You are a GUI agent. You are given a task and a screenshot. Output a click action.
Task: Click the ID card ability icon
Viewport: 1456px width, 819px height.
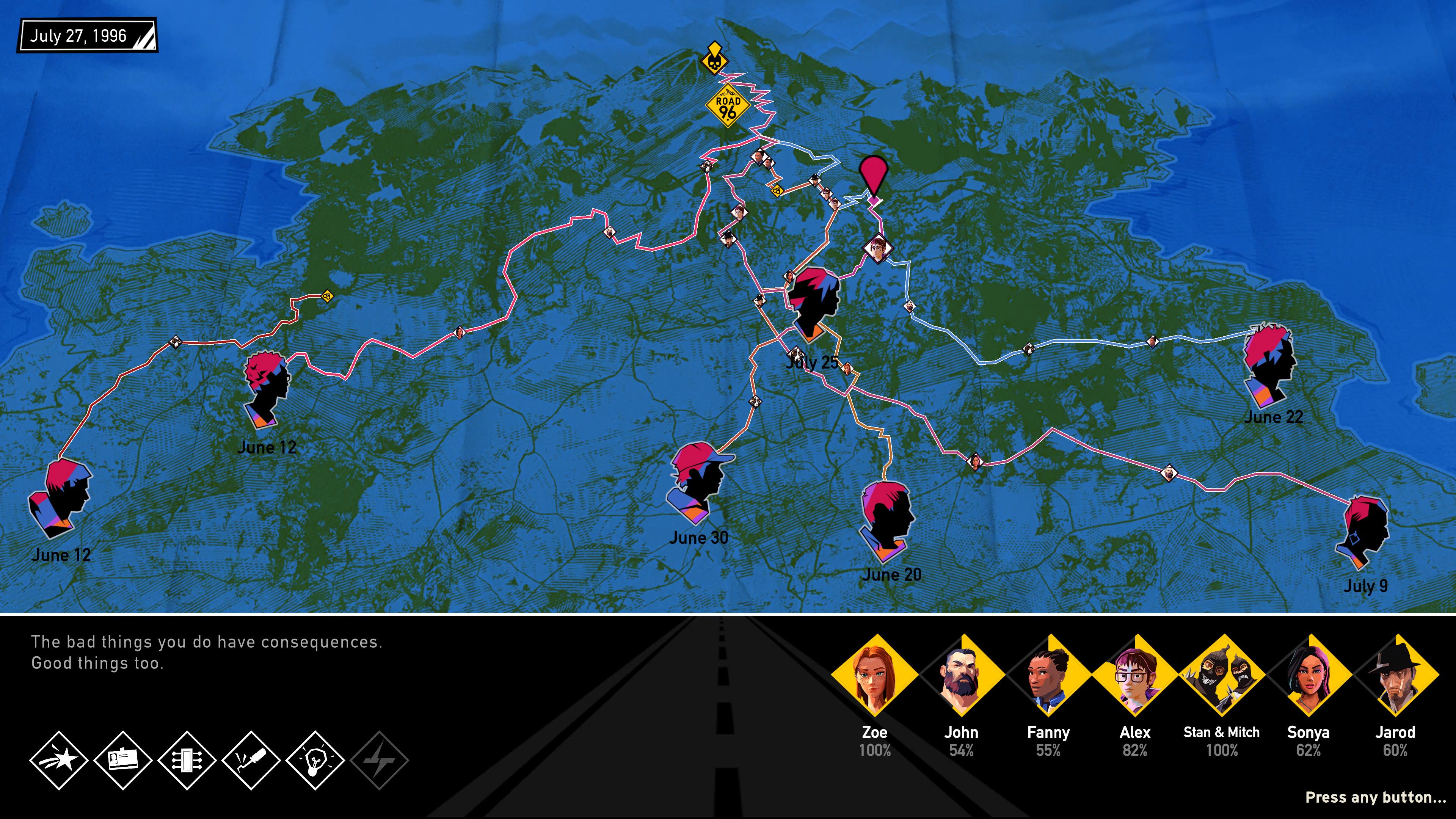(122, 759)
